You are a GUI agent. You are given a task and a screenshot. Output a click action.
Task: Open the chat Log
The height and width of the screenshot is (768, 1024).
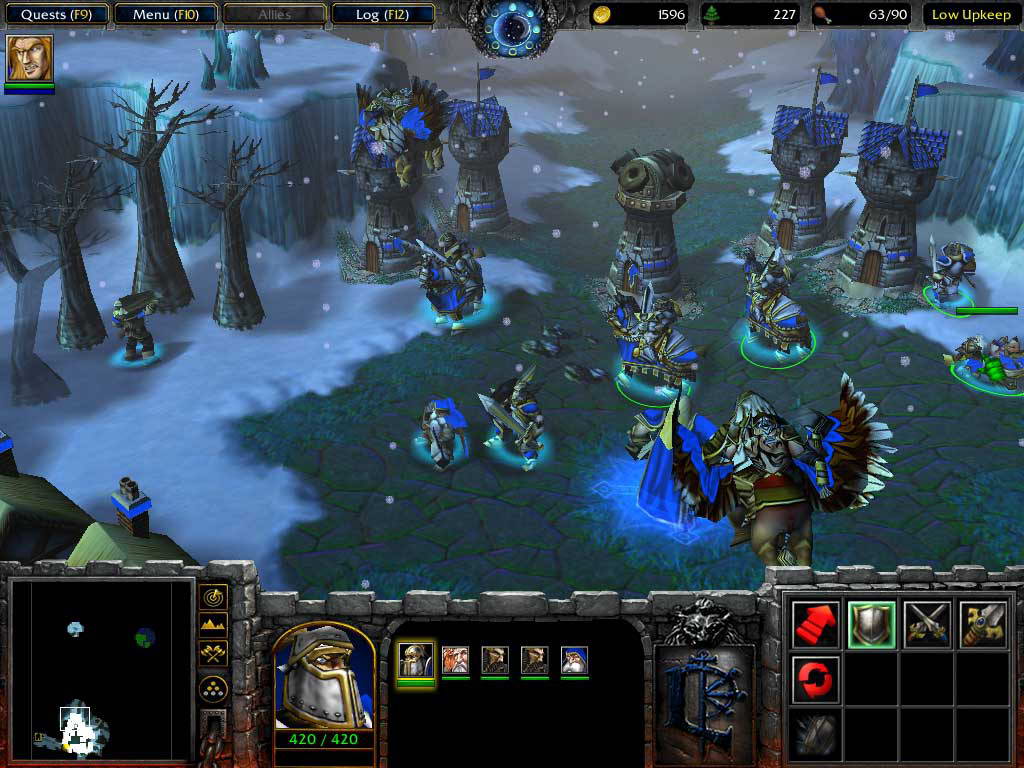[380, 15]
